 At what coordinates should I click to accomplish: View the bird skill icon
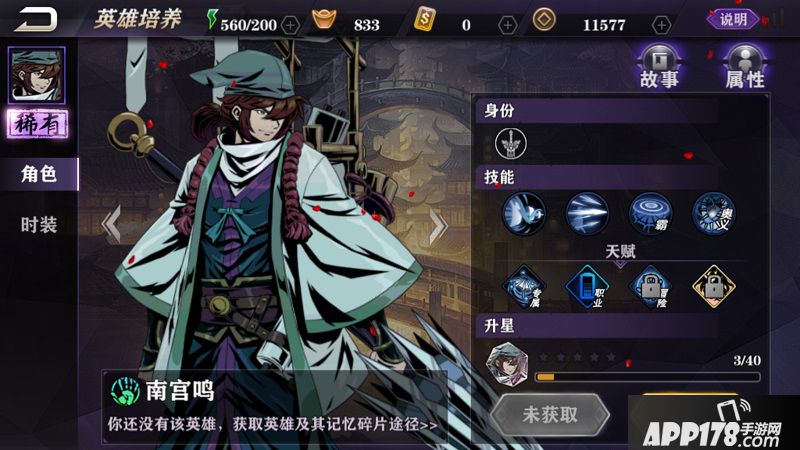tap(524, 212)
